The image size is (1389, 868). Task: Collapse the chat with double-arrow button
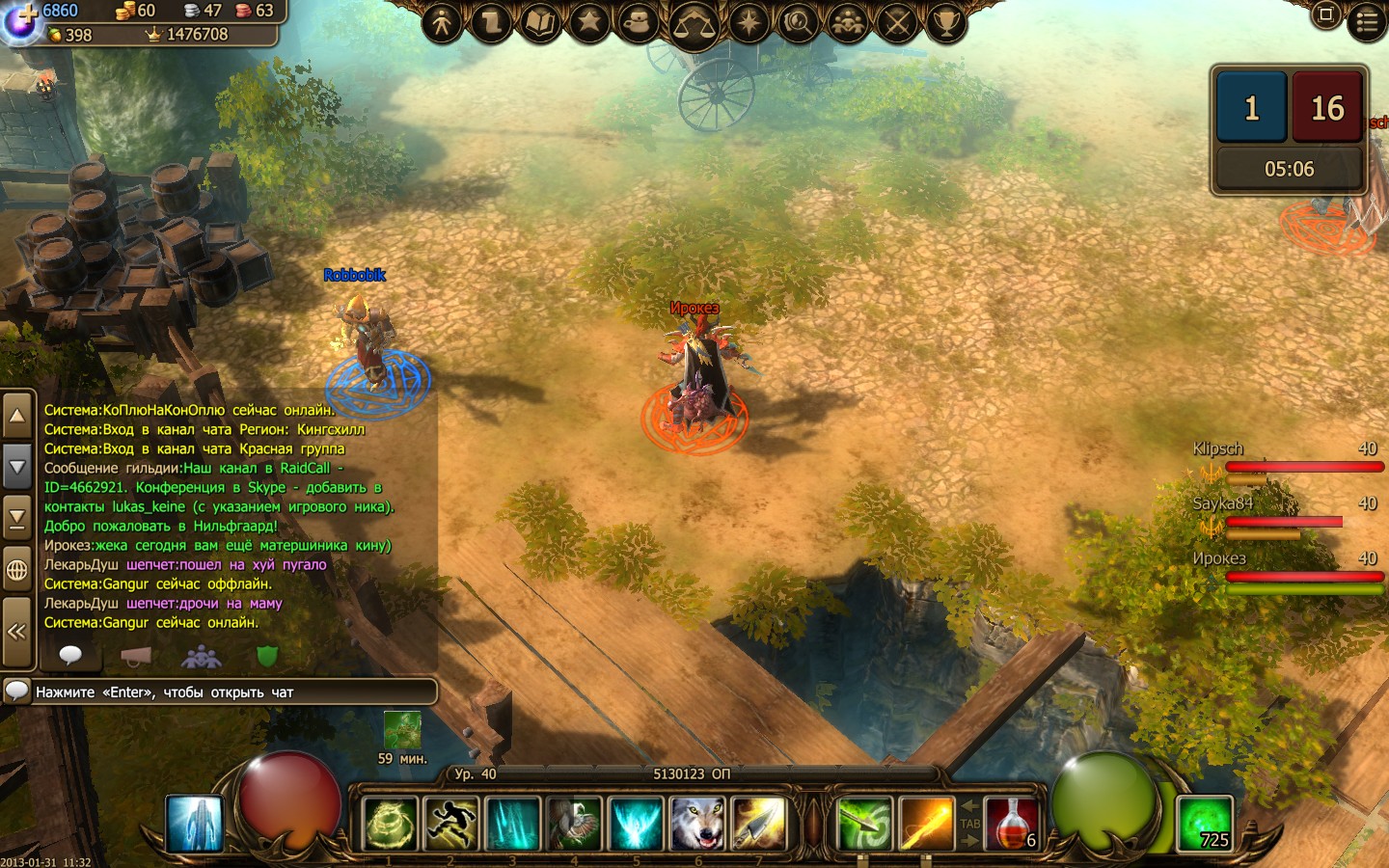(16, 632)
